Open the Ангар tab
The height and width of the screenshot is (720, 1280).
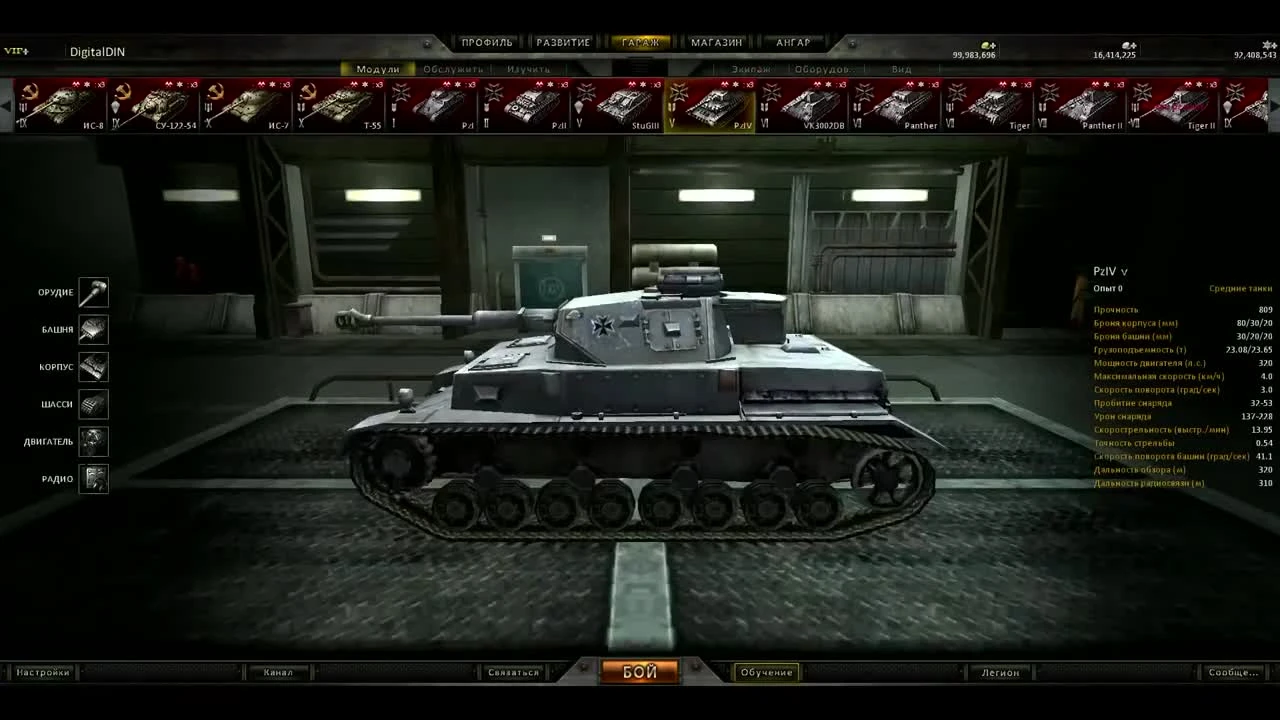[x=793, y=42]
